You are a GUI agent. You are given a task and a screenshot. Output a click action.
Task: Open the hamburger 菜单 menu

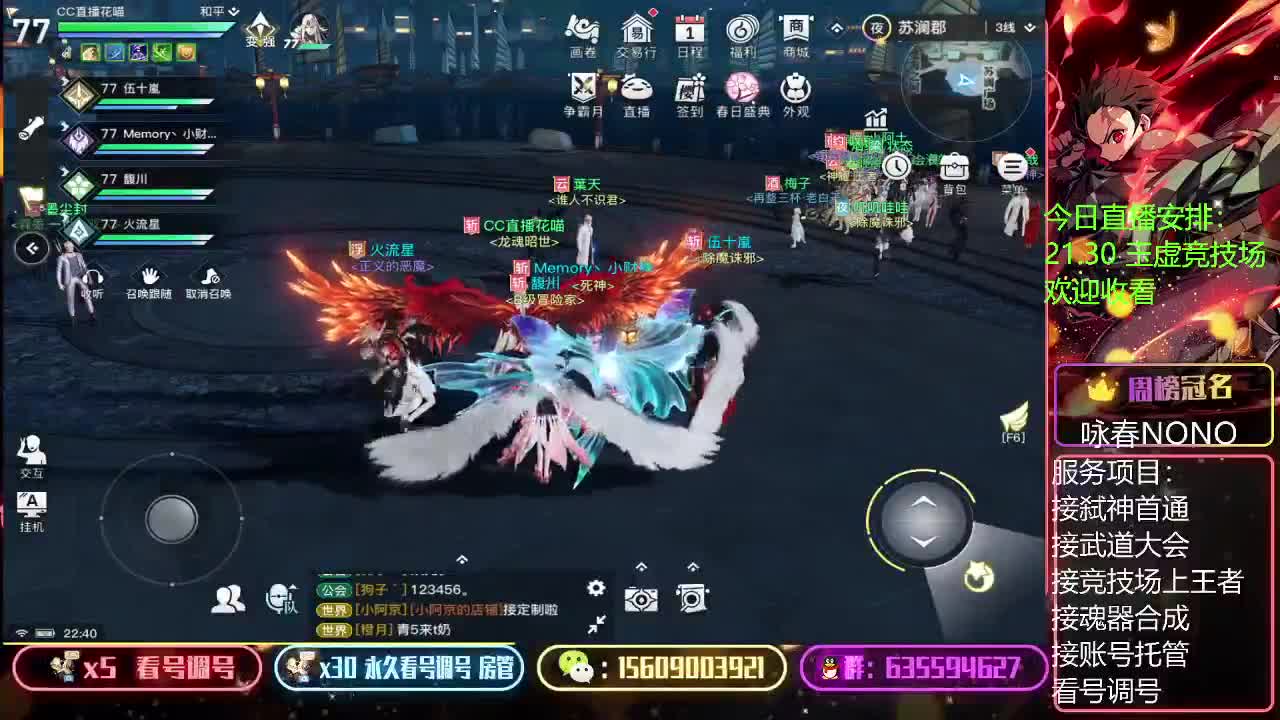point(1009,166)
